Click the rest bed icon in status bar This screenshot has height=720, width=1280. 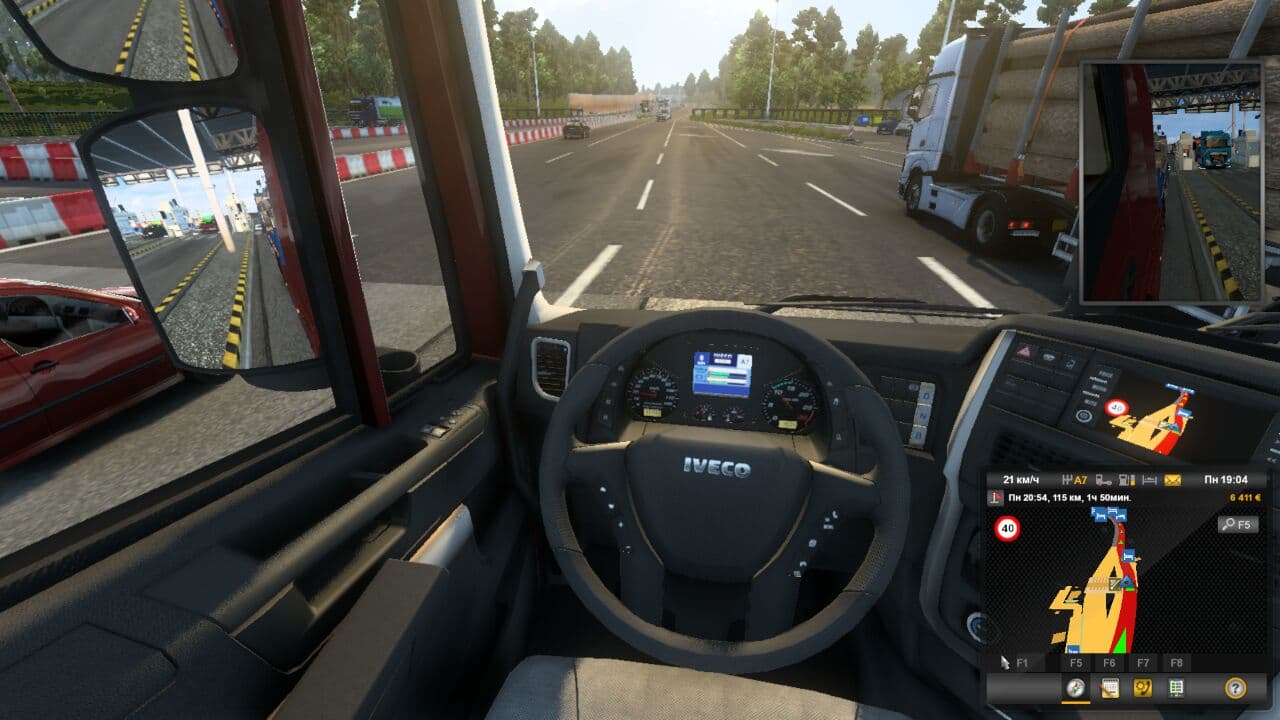click(x=1147, y=480)
